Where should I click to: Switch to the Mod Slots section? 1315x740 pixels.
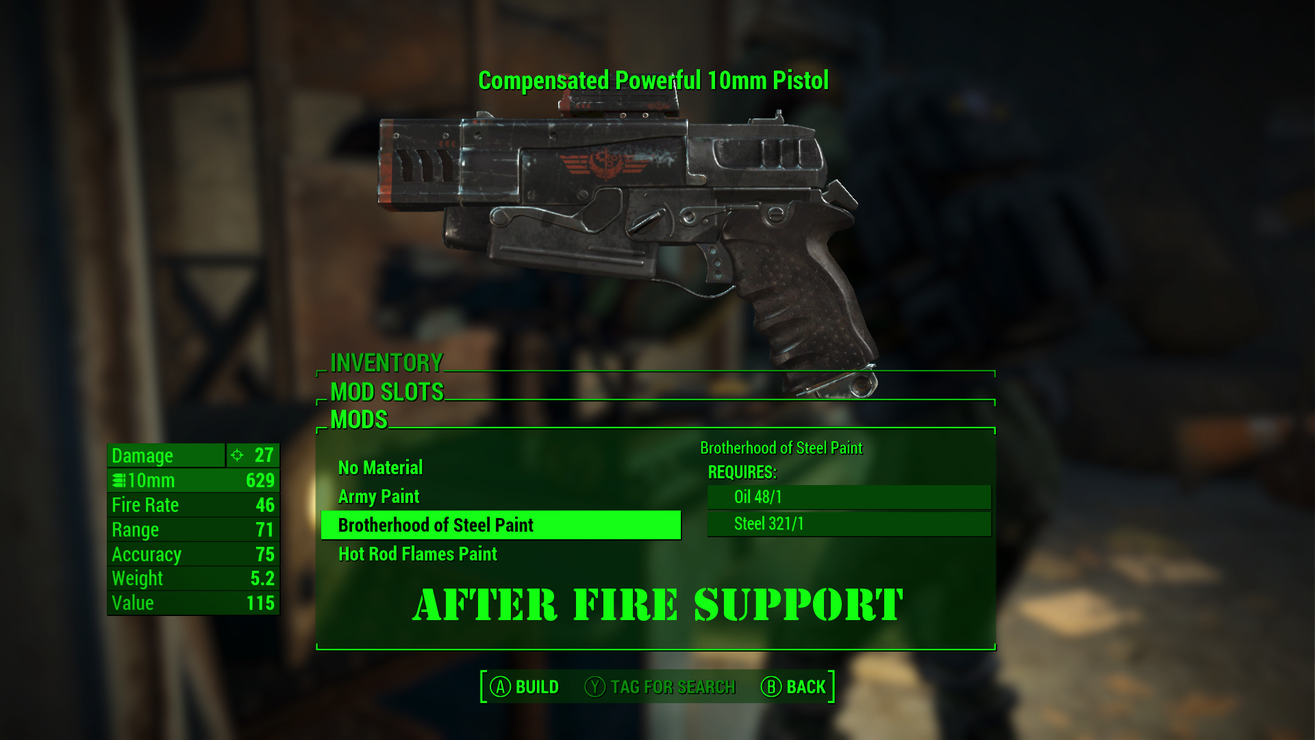(x=386, y=391)
